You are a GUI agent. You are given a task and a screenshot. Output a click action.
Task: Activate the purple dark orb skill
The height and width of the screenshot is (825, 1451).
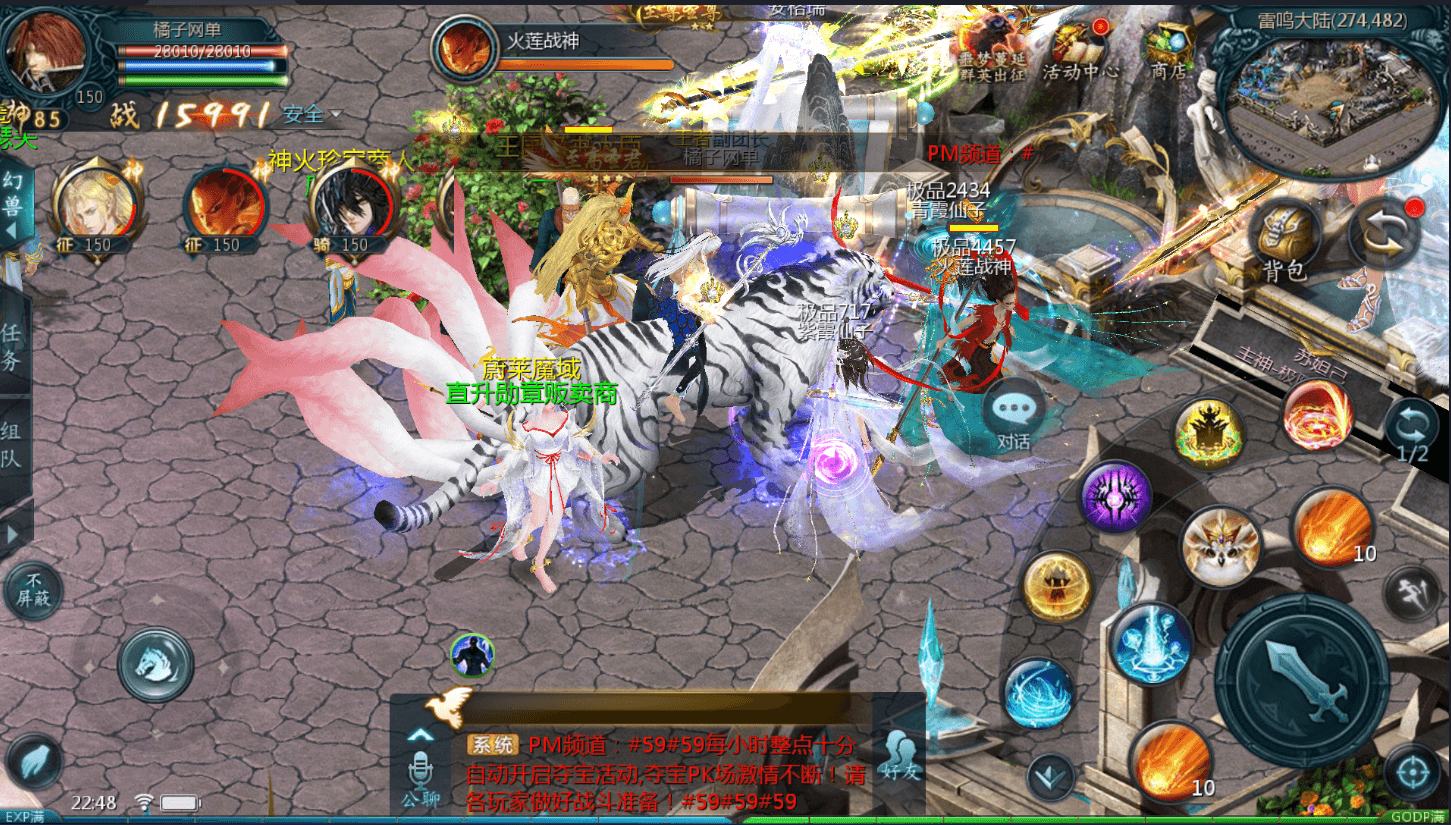click(1115, 497)
